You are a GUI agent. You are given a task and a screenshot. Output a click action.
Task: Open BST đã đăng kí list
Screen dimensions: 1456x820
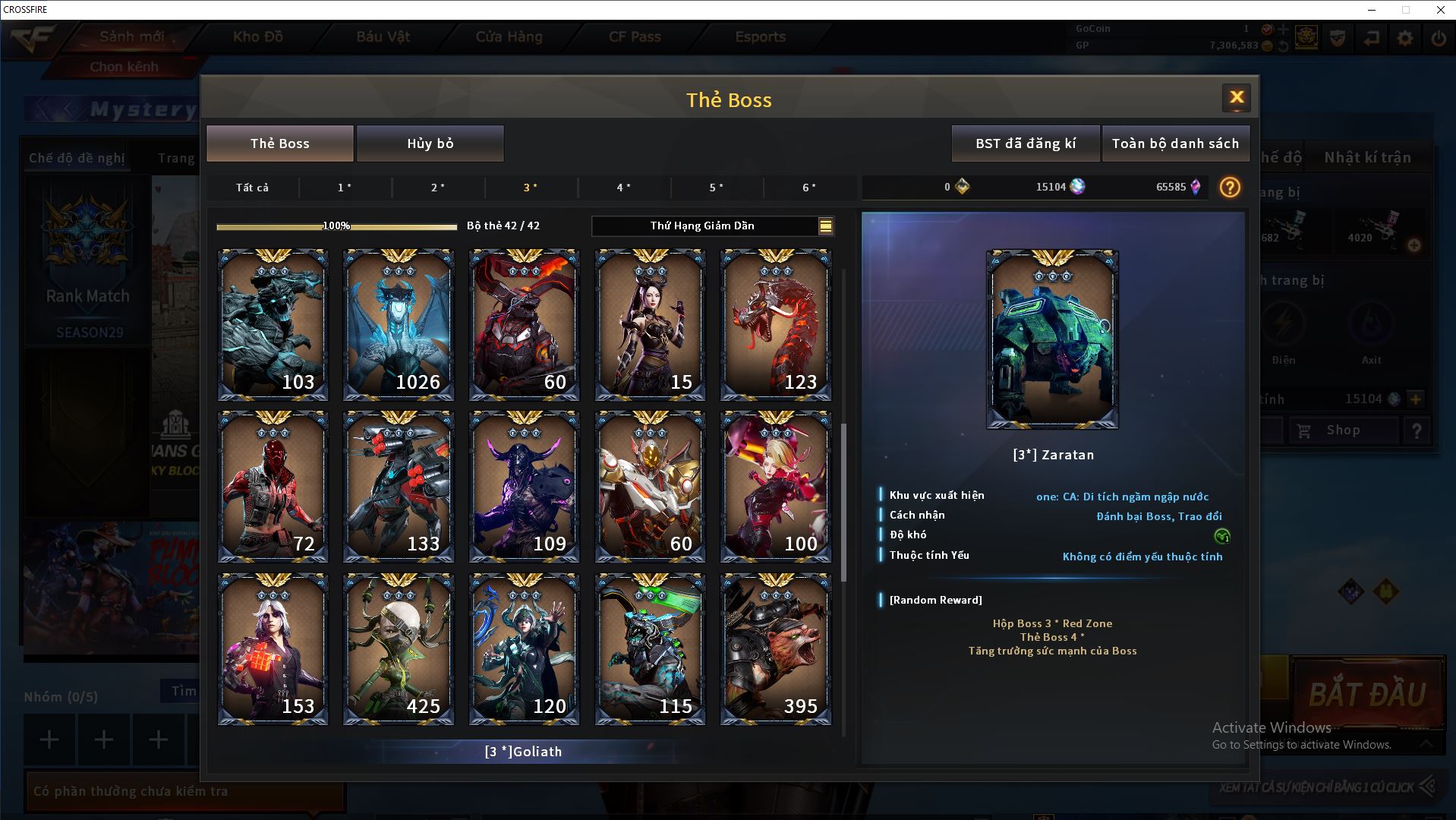1025,143
